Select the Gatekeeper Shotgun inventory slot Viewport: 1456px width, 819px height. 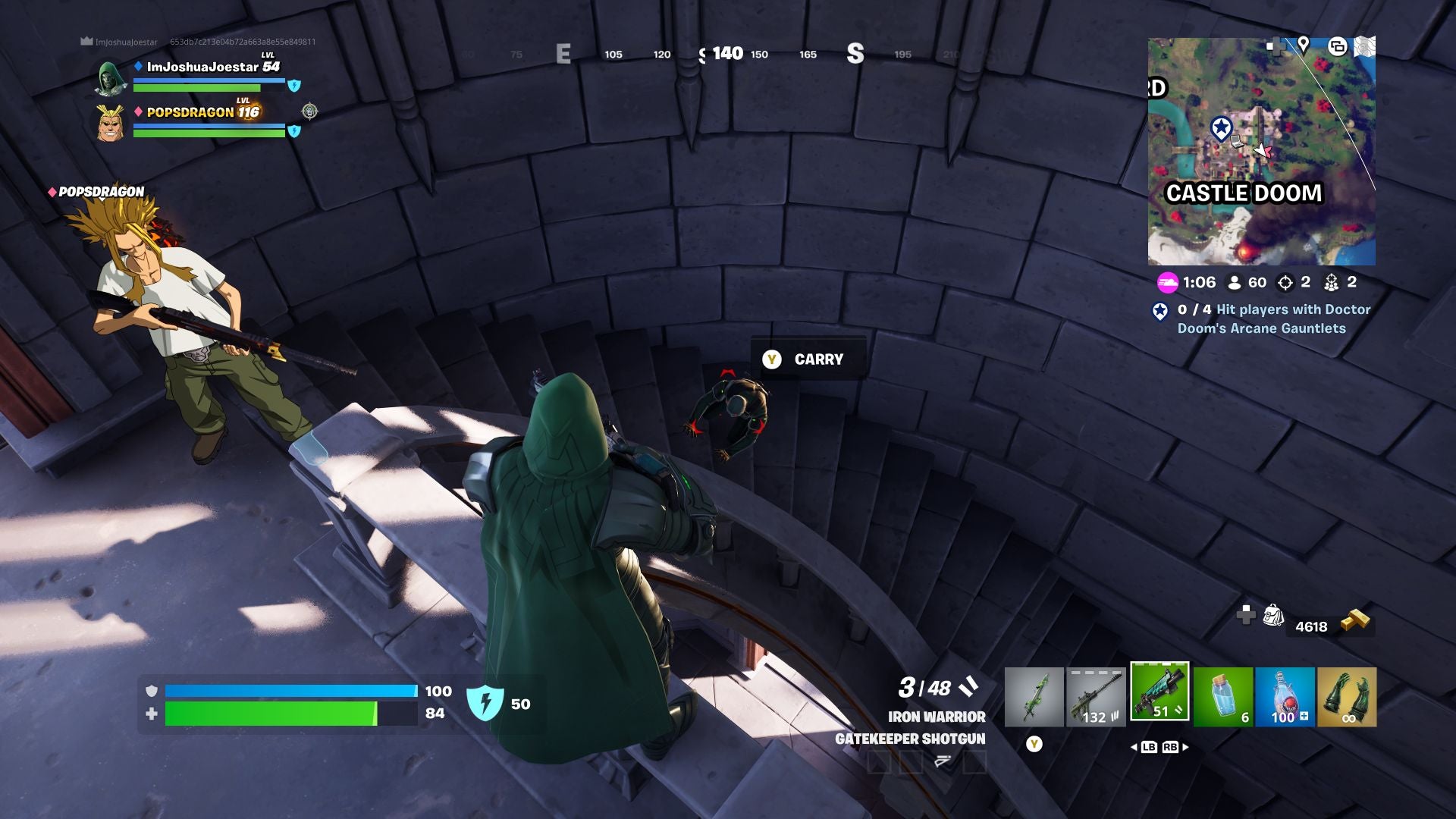1160,692
